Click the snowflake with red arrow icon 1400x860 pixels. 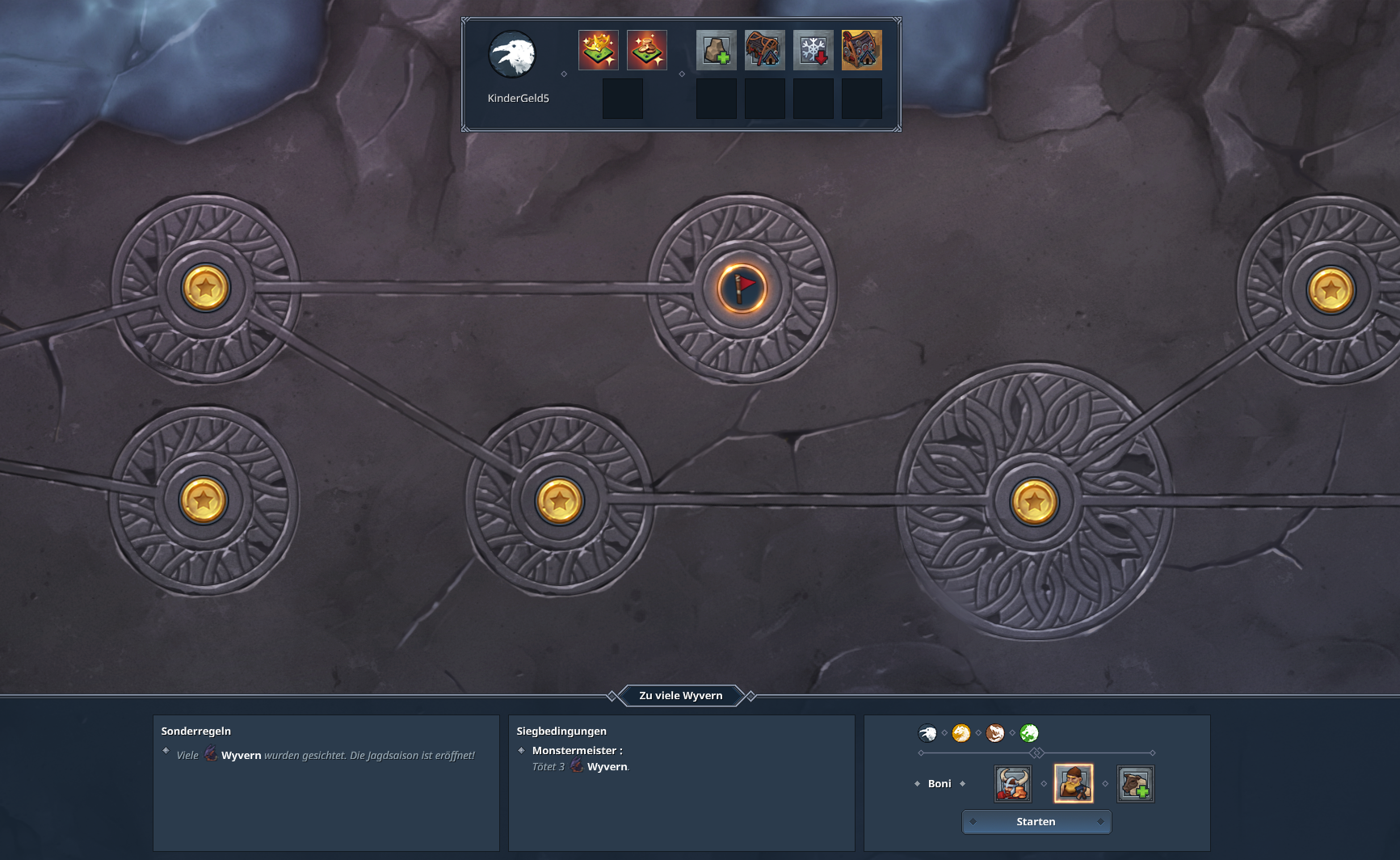click(x=813, y=49)
